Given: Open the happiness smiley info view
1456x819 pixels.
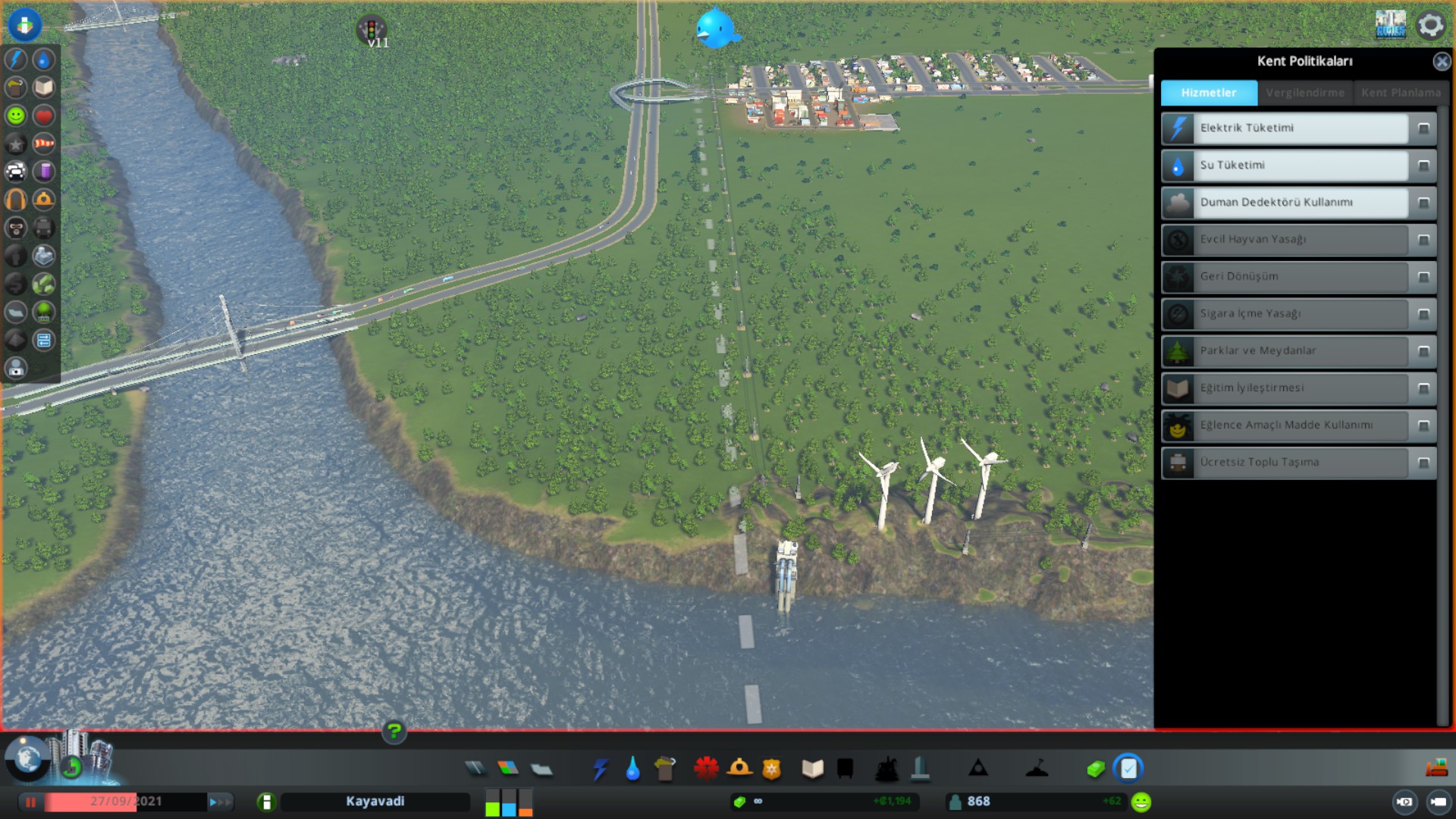Looking at the screenshot, I should click(16, 115).
